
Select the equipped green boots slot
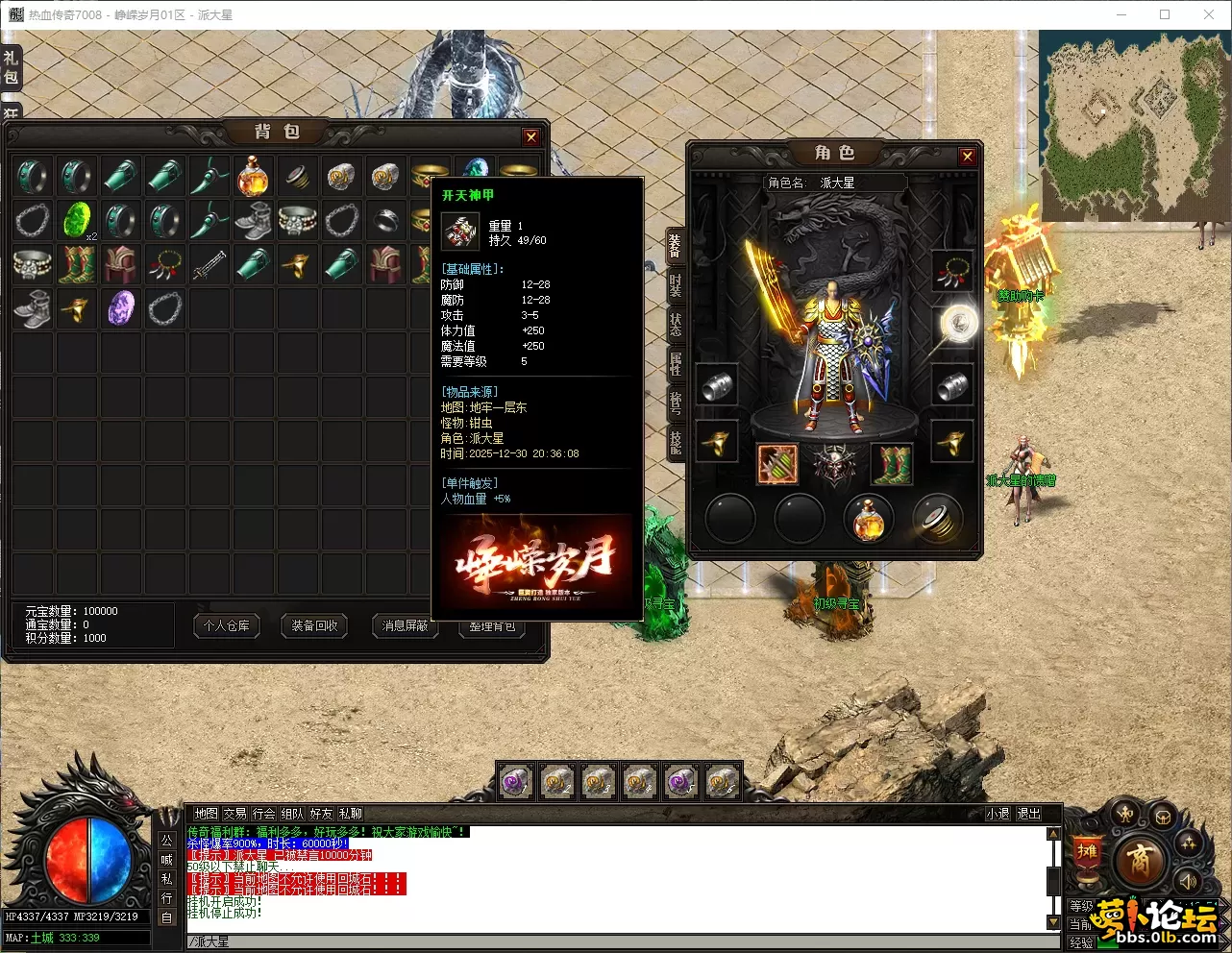[x=891, y=464]
